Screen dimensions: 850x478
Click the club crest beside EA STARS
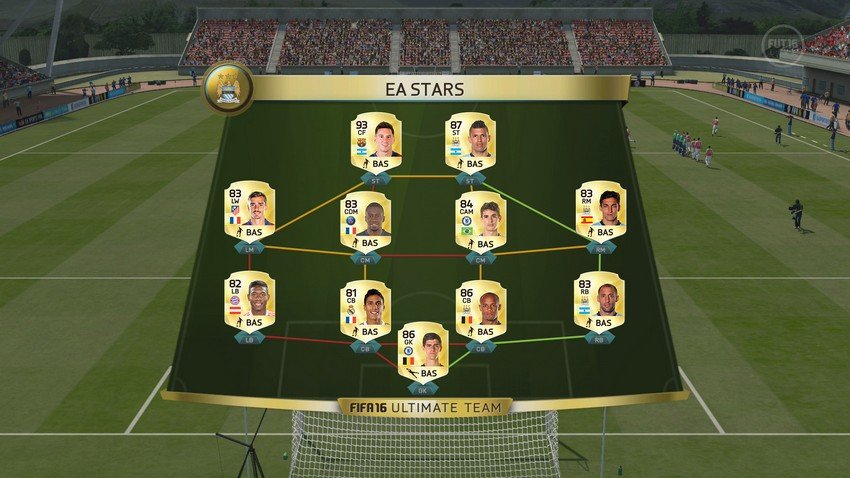(227, 88)
